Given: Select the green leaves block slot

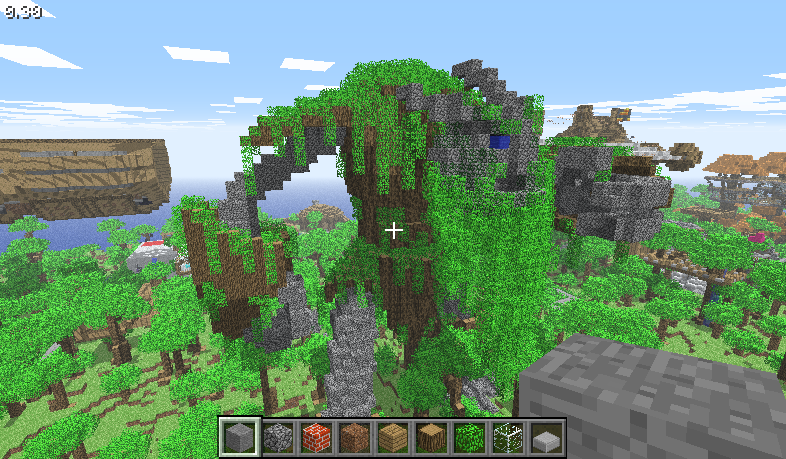Looking at the screenshot, I should pos(469,437).
